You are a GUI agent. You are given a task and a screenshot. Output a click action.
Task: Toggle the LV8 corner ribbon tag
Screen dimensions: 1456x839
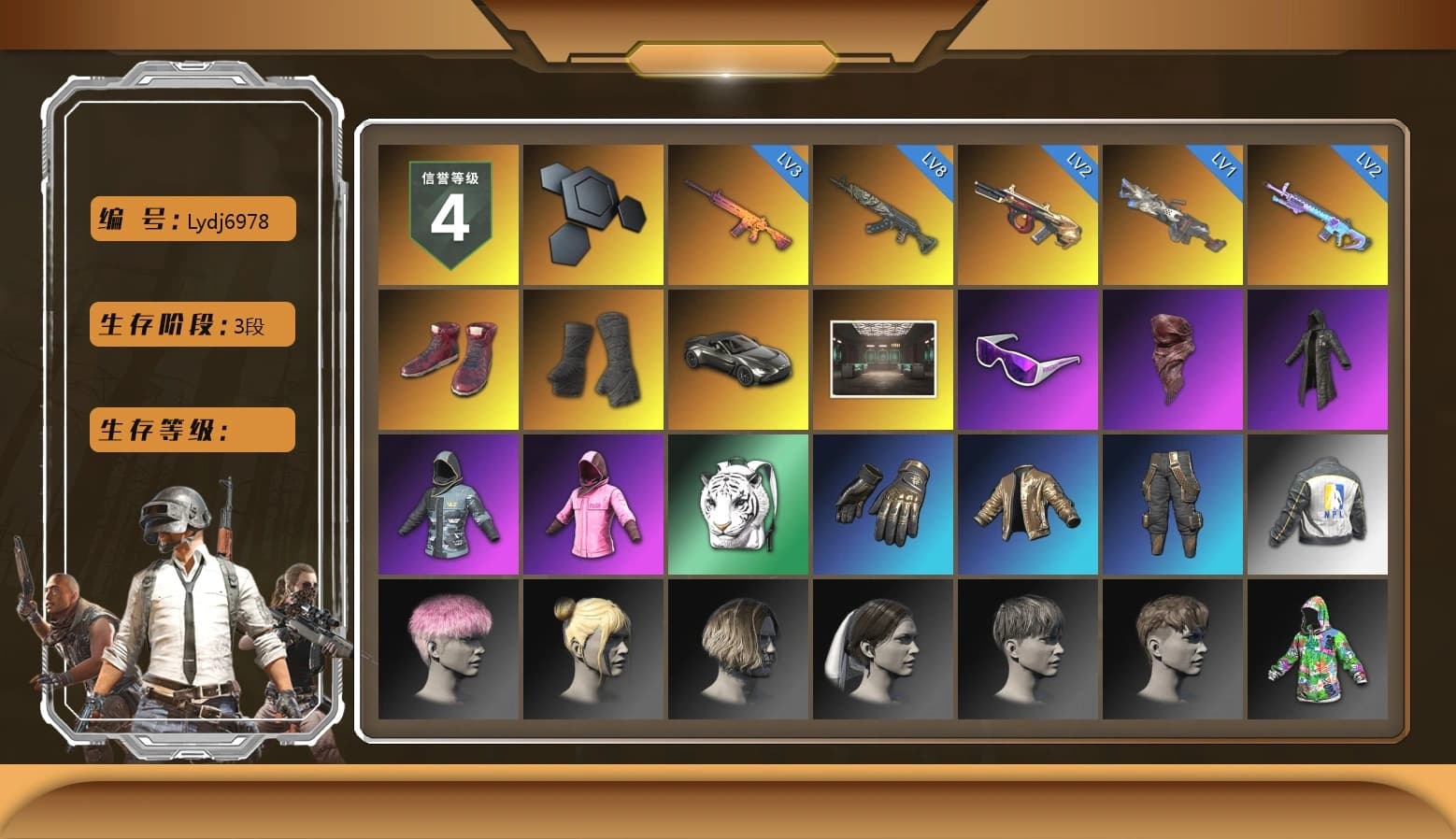(935, 166)
